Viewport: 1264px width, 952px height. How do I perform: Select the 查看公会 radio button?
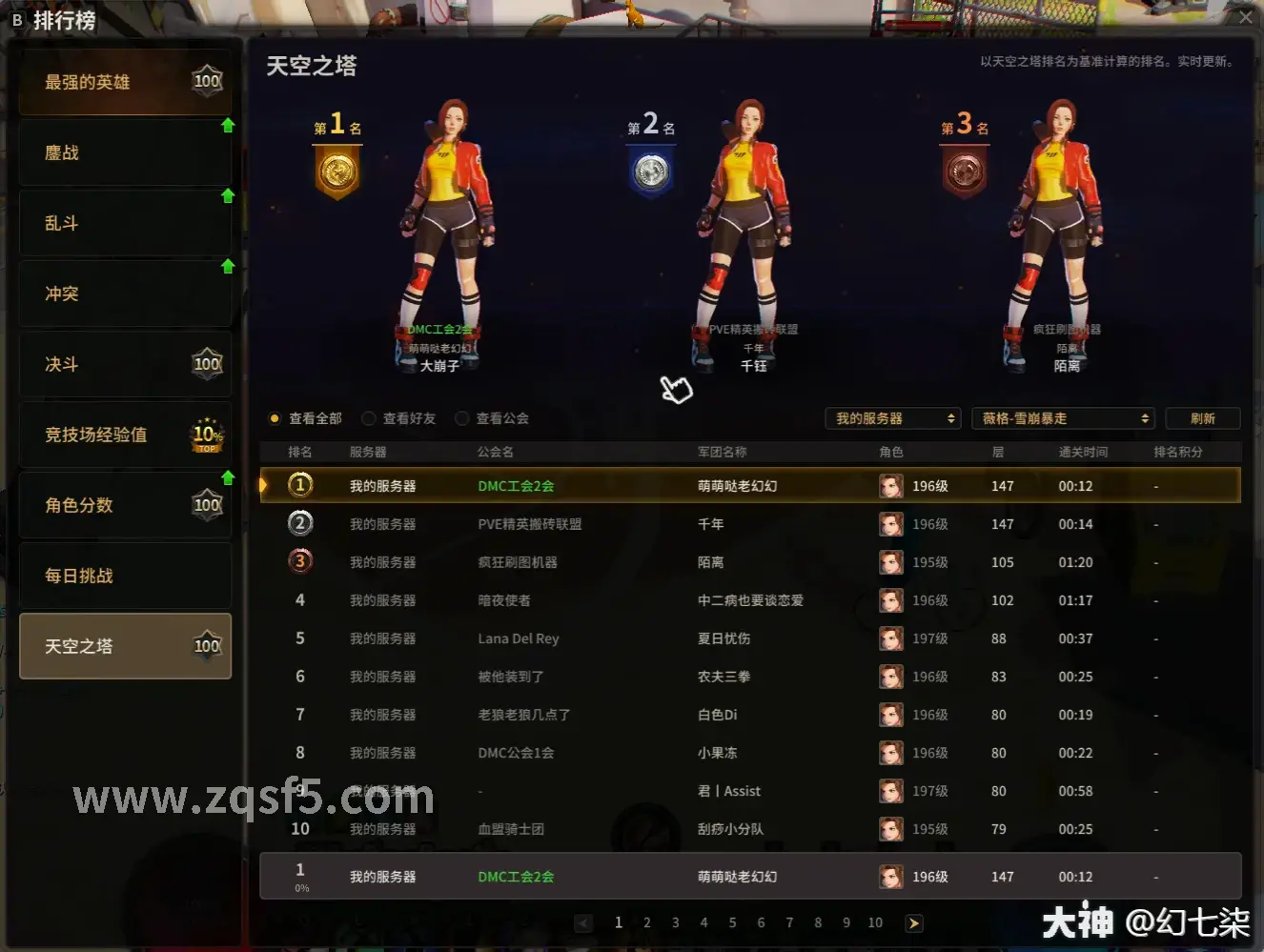point(462,417)
